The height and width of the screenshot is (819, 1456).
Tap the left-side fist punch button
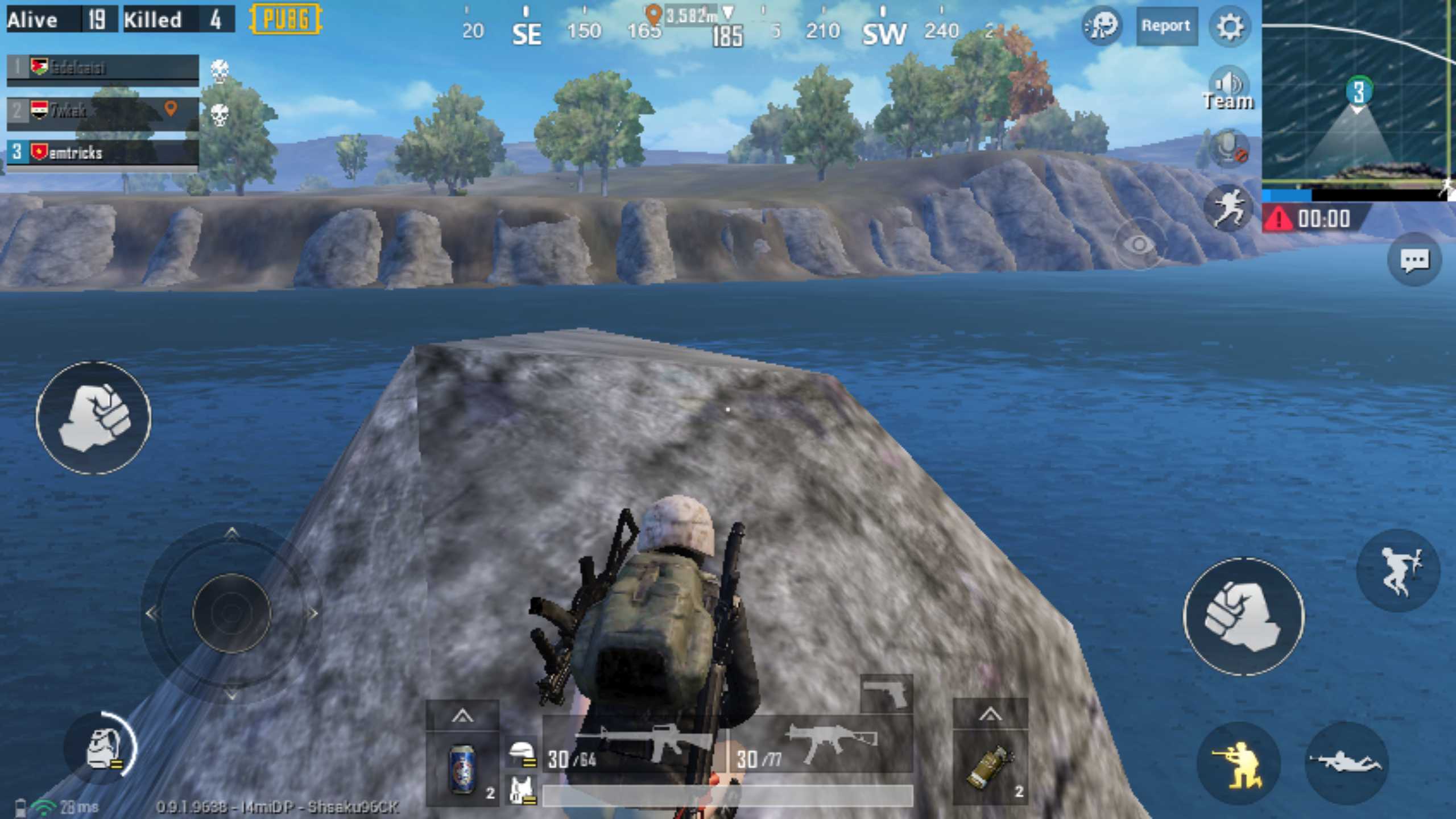point(94,418)
